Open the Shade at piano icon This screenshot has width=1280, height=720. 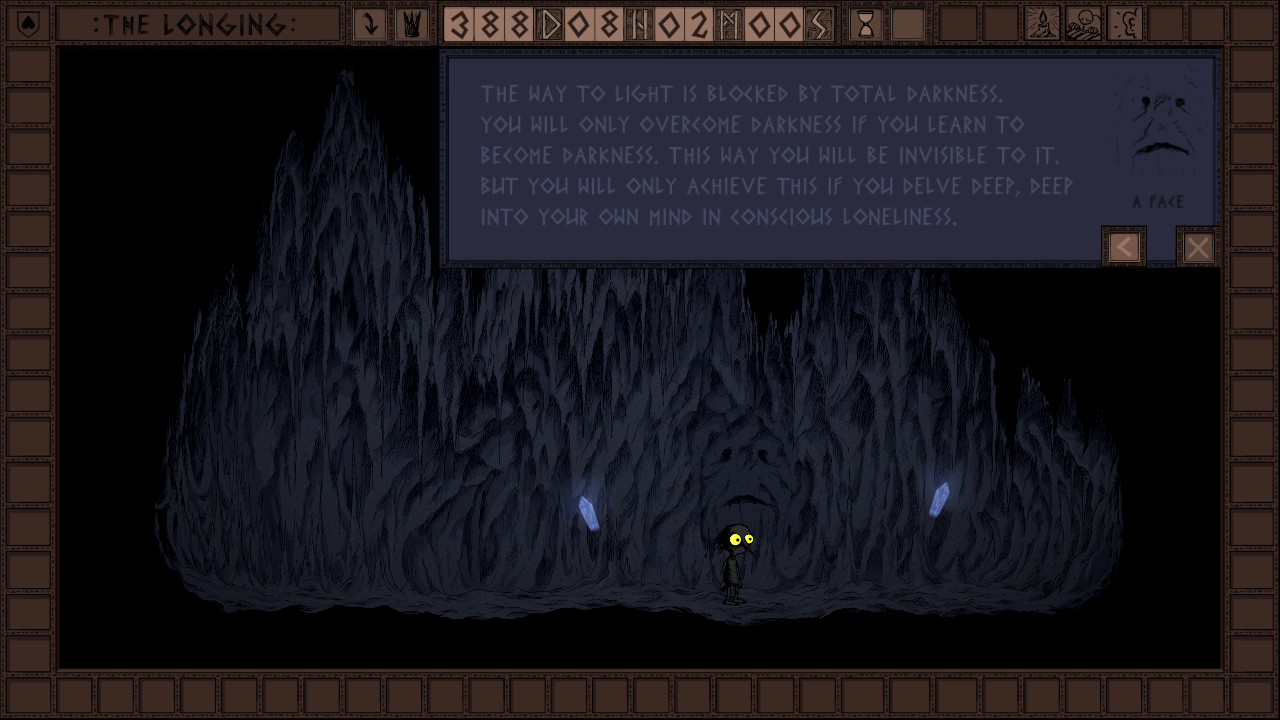tap(1083, 24)
